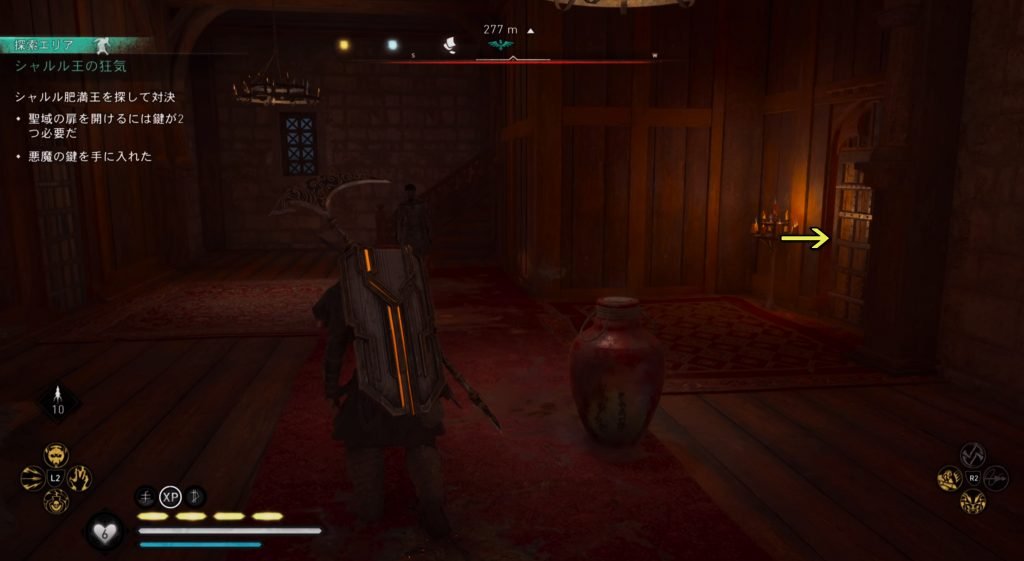Activate the punching warrior melee ability
The image size is (1024, 561).
click(949, 478)
